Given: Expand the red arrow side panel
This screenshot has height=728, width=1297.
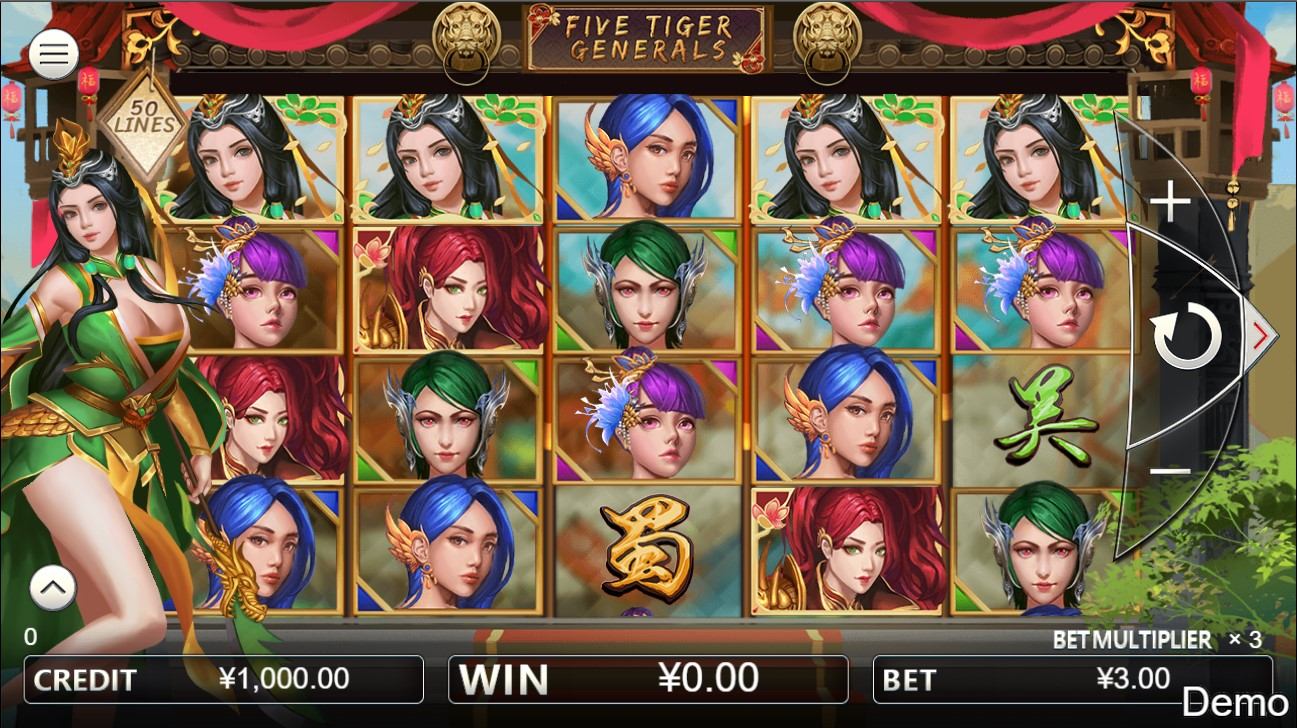Looking at the screenshot, I should pyautogui.click(x=1260, y=337).
